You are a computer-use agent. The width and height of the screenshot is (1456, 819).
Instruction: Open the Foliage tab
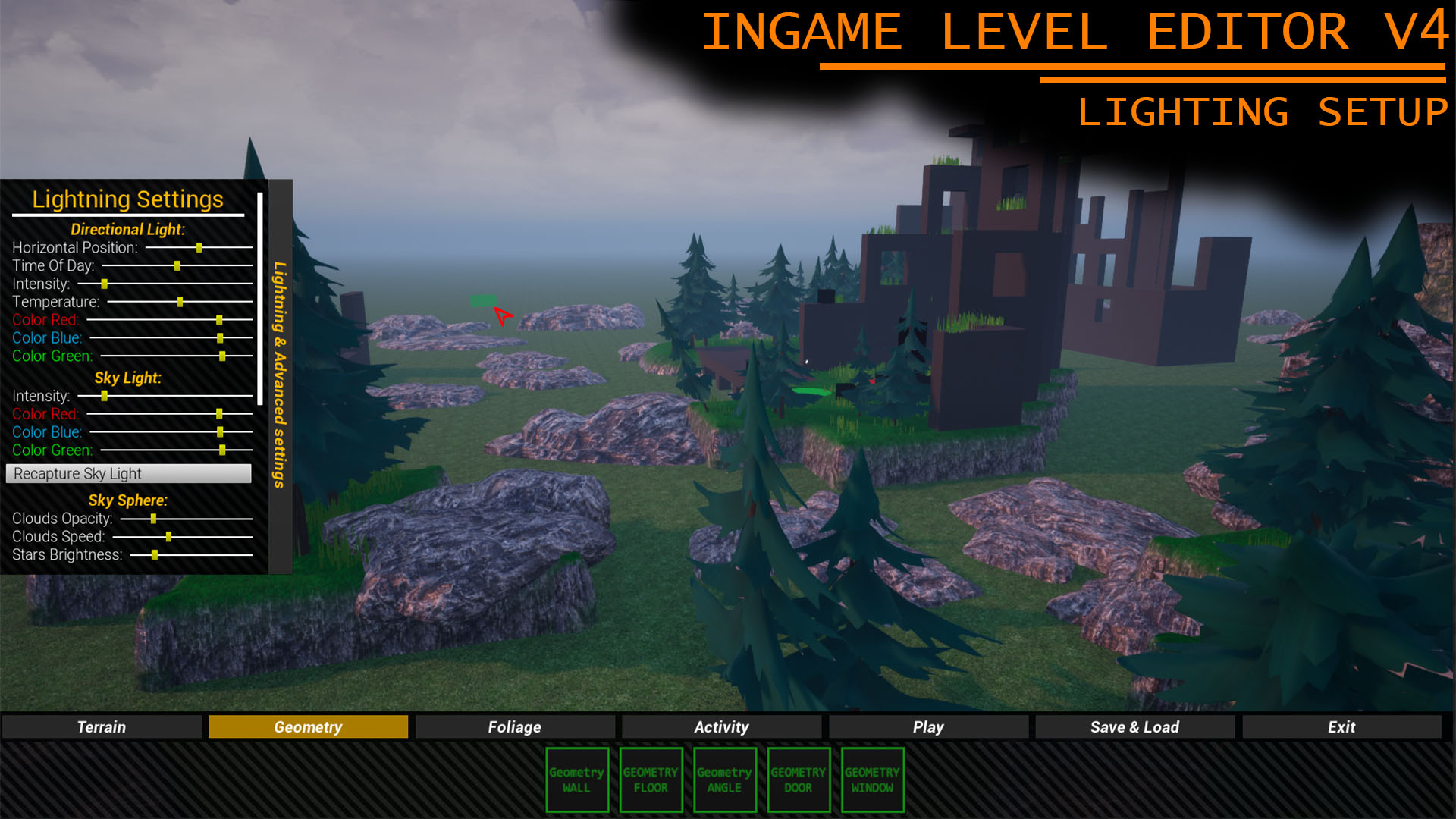pos(514,726)
